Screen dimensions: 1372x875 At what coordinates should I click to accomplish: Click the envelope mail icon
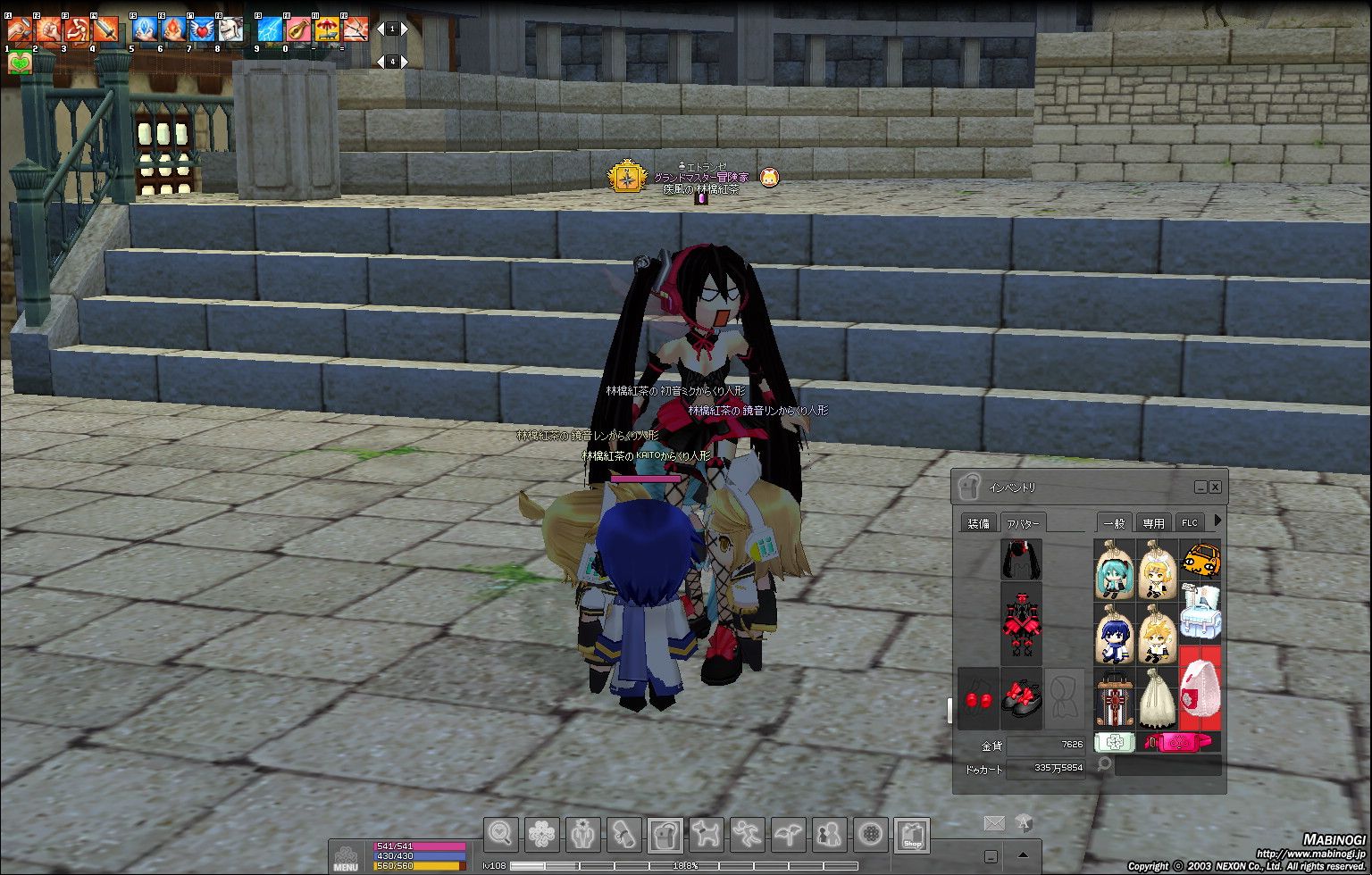tap(994, 823)
